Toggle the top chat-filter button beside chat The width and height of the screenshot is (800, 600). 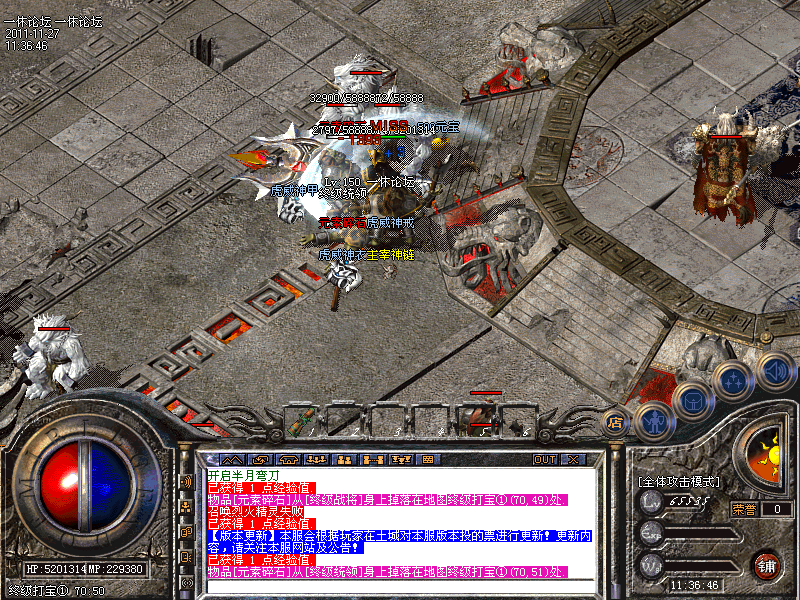188,482
